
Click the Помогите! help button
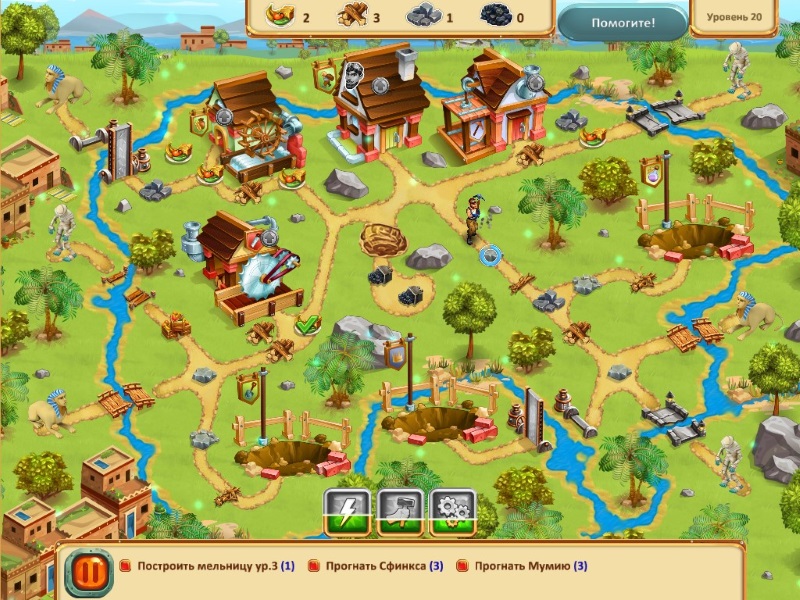point(621,22)
